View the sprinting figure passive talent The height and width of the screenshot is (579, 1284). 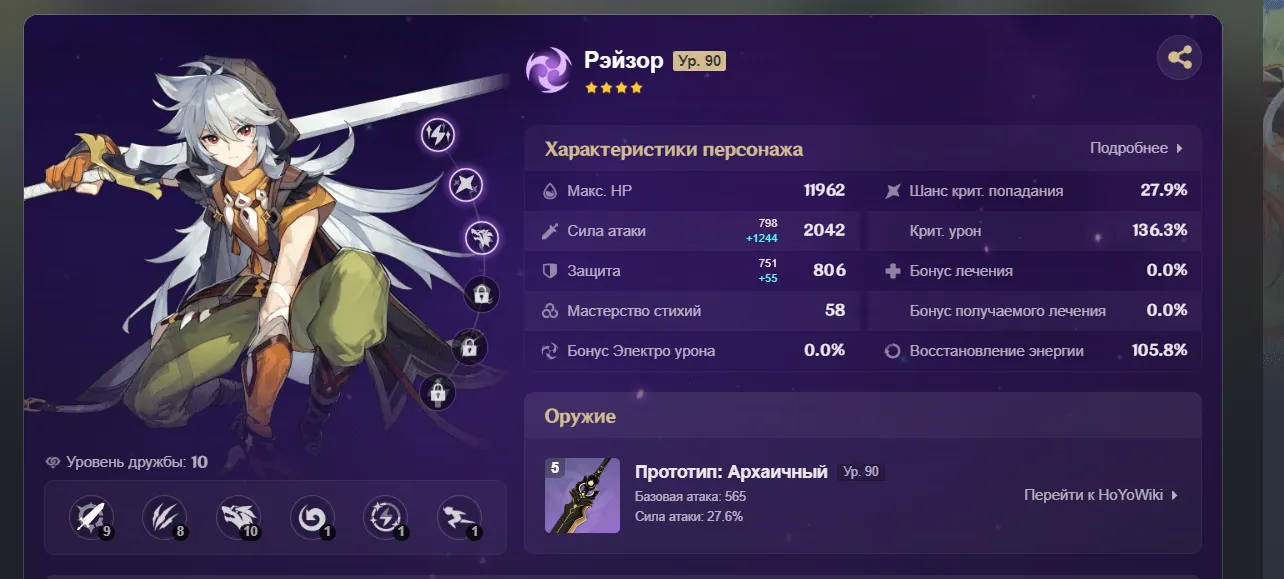pos(460,518)
